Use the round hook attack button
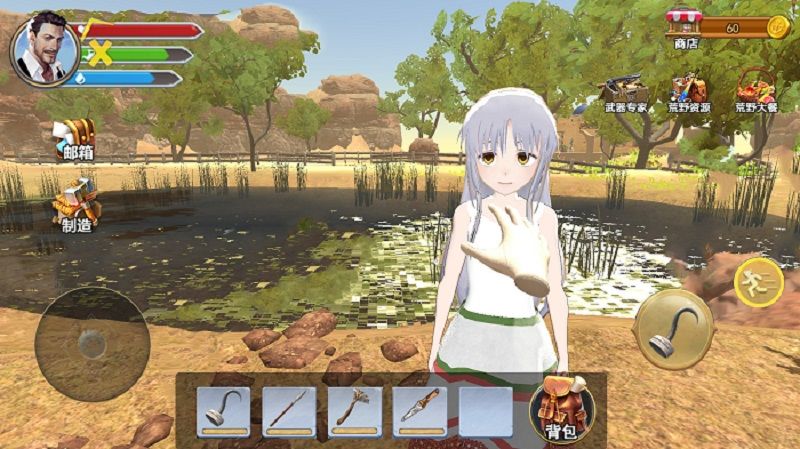Screen dimensions: 800x449 tap(673, 329)
